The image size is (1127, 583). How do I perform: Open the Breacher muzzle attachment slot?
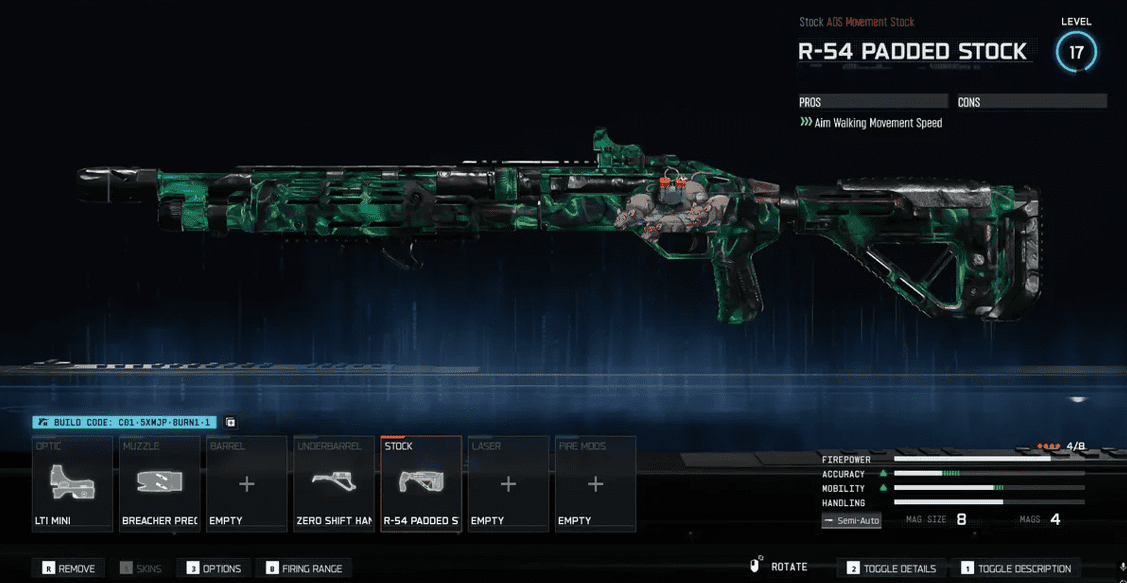click(x=159, y=484)
